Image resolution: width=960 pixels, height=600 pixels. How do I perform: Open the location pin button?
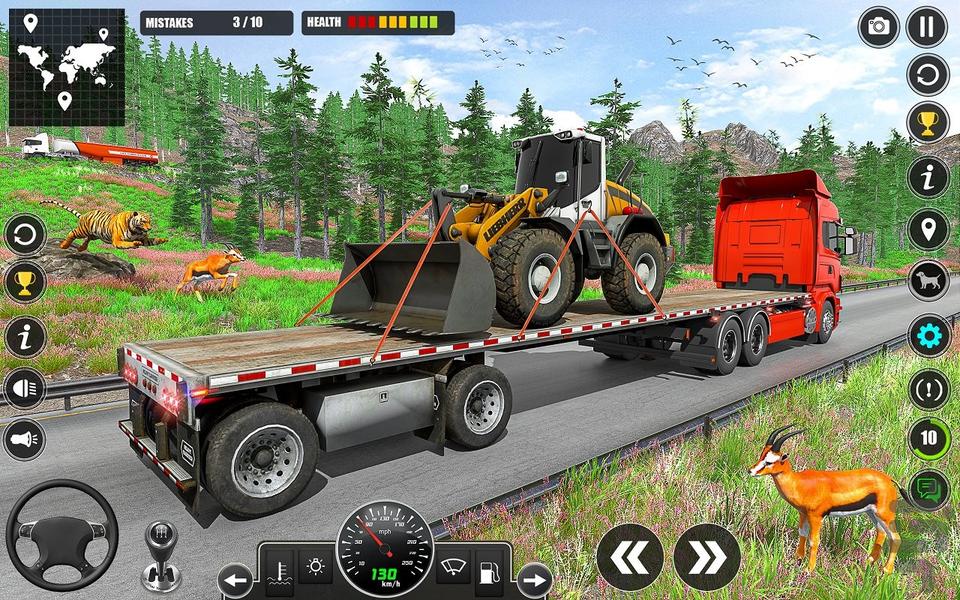pos(928,230)
